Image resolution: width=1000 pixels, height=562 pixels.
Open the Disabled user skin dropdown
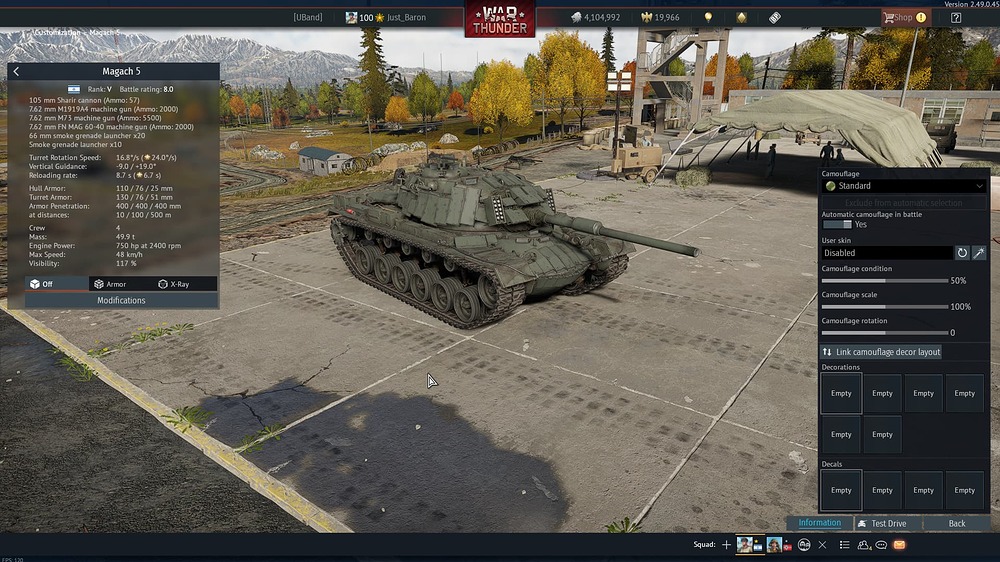(887, 253)
